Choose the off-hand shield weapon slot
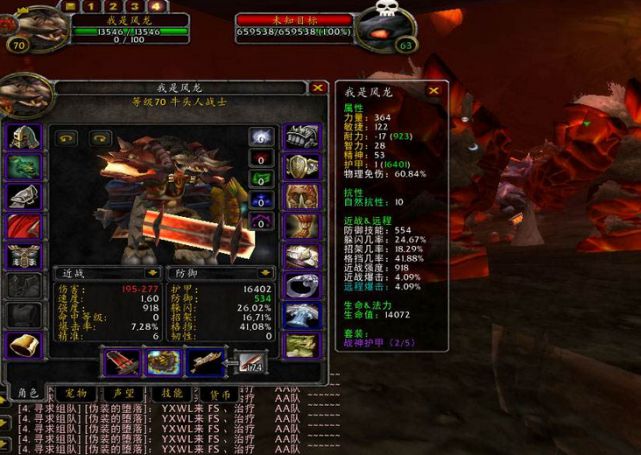Viewport: 641px width, 455px height. pos(163,362)
